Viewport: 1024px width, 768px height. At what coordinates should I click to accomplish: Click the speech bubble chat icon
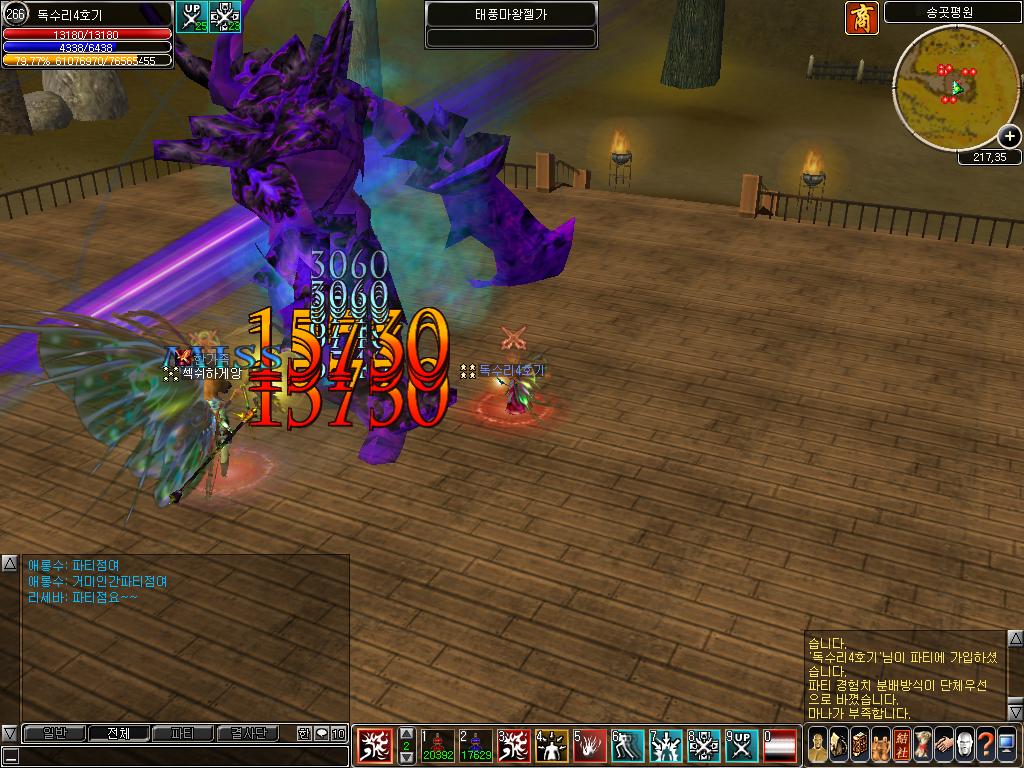click(321, 733)
